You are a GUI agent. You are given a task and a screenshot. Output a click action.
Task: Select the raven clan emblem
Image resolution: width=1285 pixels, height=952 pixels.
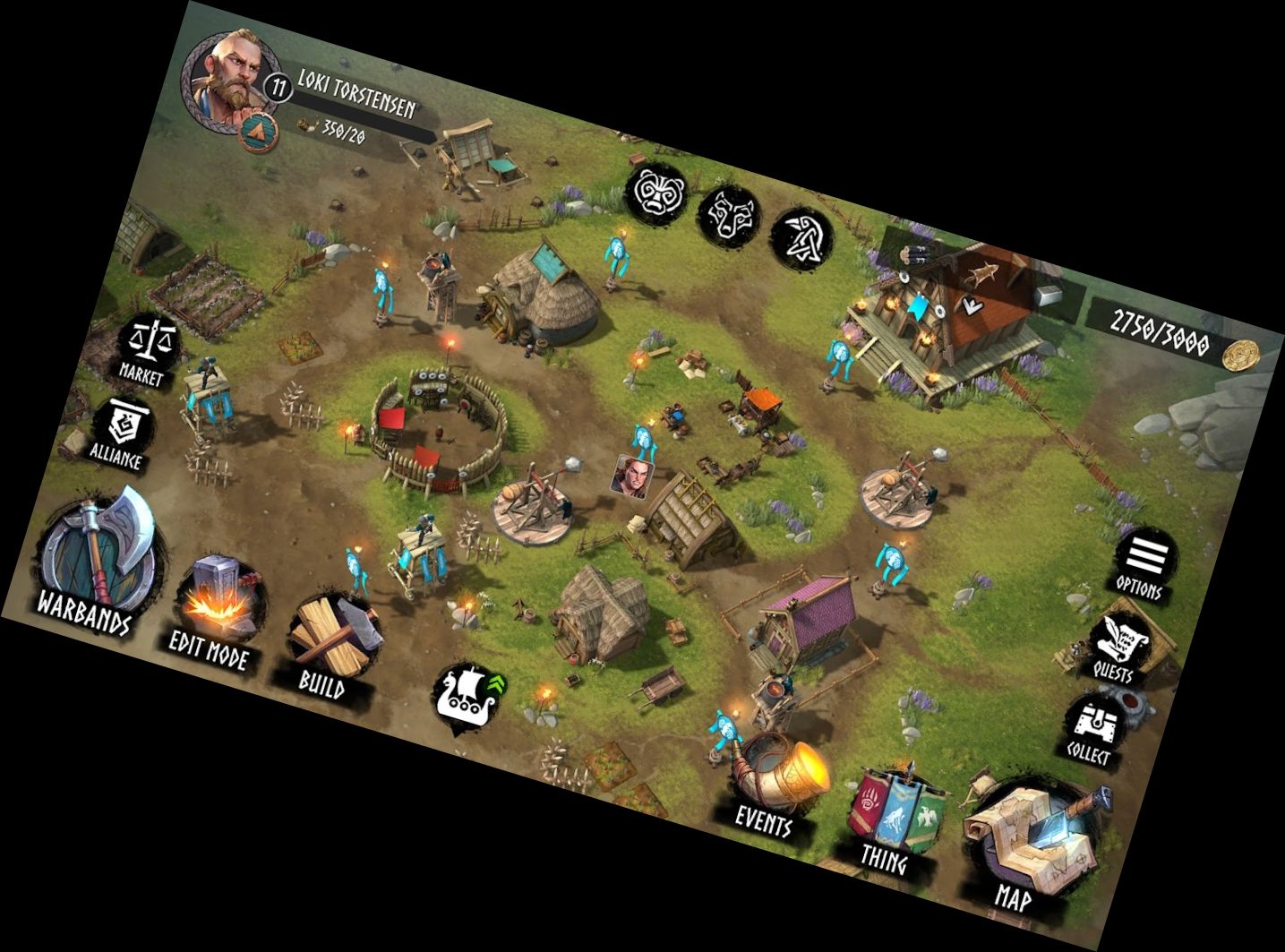801,238
